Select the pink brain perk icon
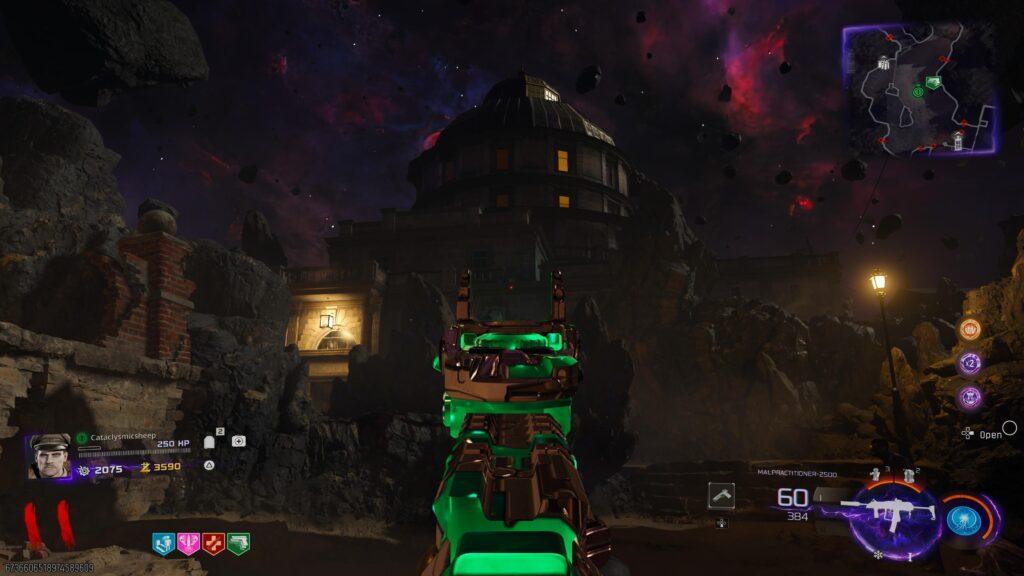This screenshot has height=576, width=1024. click(188, 543)
